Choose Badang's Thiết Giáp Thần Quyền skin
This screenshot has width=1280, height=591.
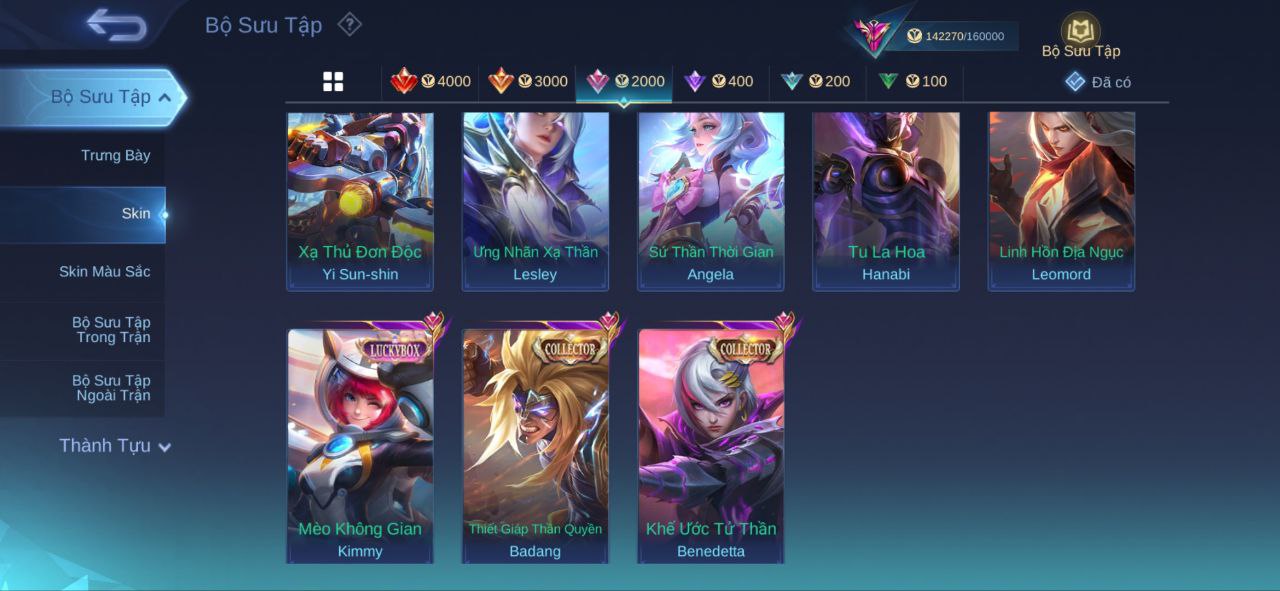[x=535, y=445]
